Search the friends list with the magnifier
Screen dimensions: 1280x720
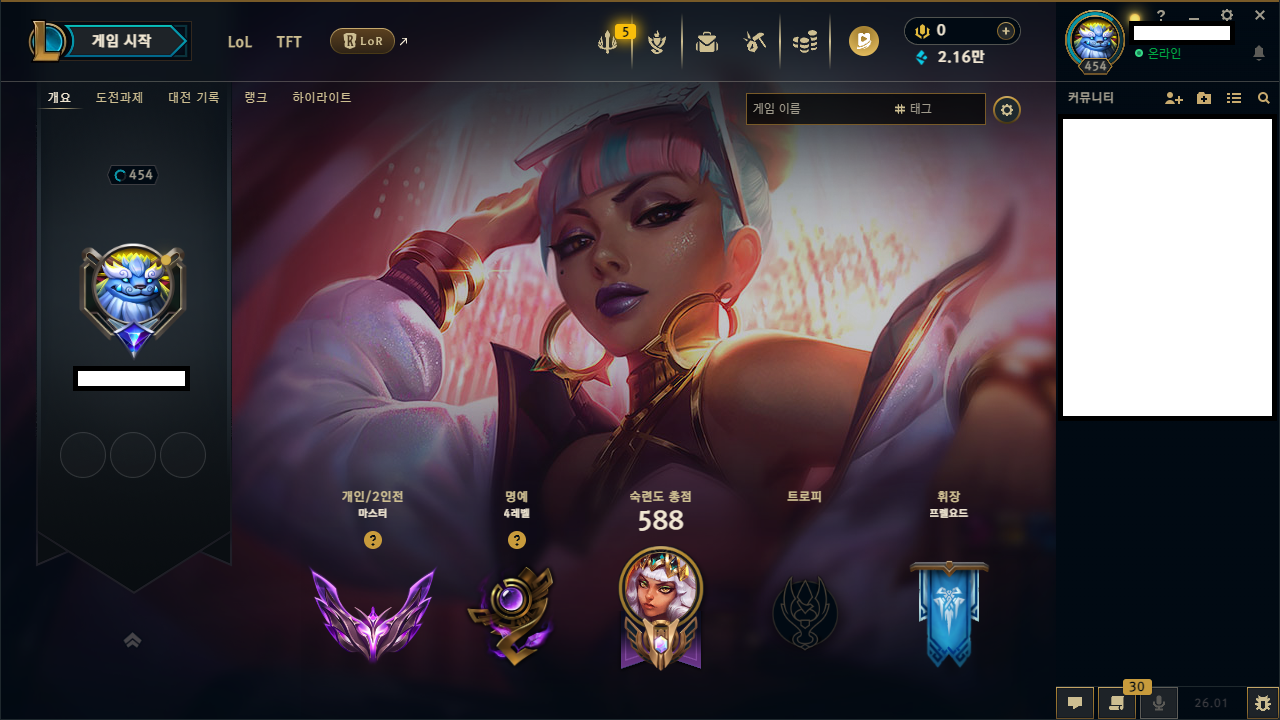coord(1264,98)
